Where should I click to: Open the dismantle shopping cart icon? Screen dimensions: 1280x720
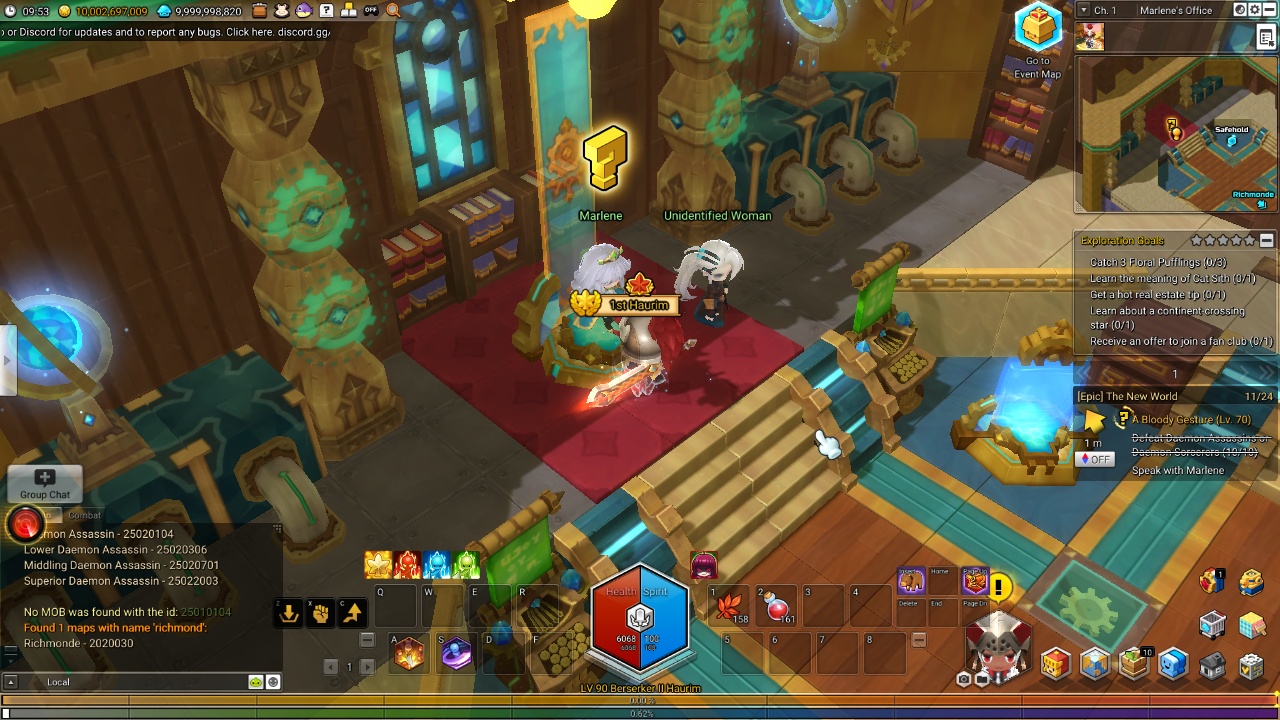pos(1212,623)
